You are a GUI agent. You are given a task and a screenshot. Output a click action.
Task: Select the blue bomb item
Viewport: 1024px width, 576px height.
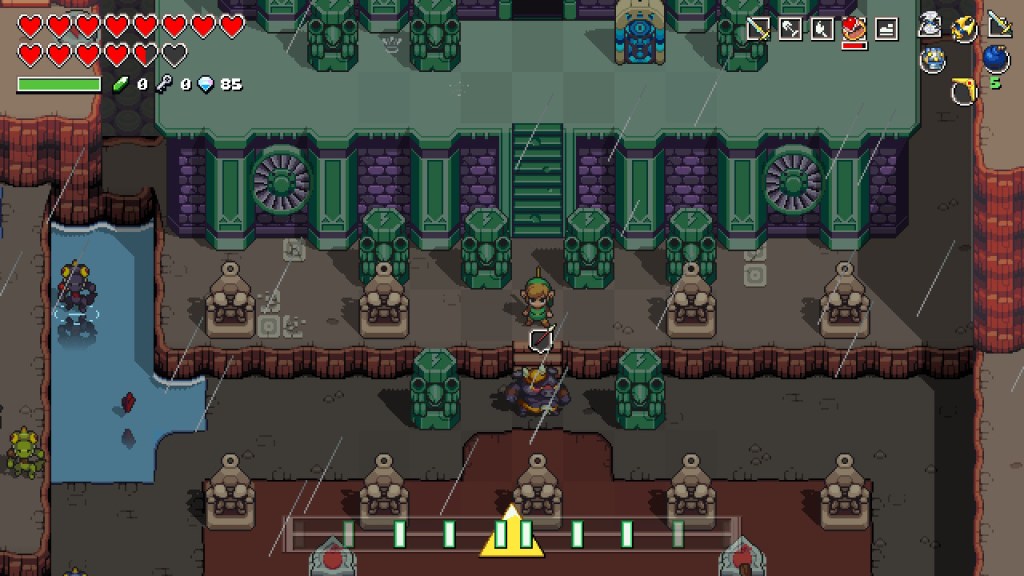[996, 59]
